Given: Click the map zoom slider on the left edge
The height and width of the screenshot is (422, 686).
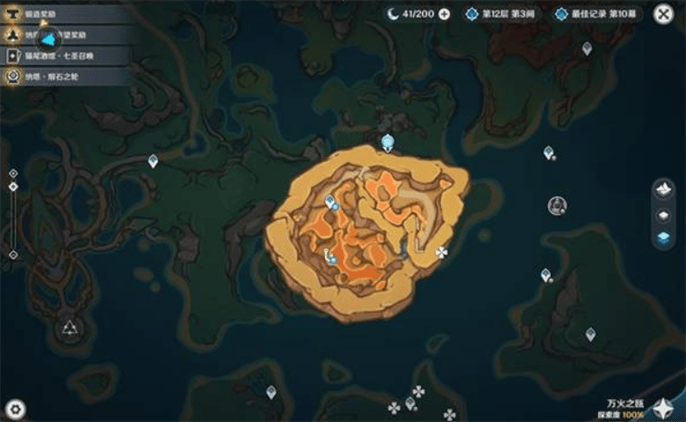Looking at the screenshot, I should tap(13, 214).
